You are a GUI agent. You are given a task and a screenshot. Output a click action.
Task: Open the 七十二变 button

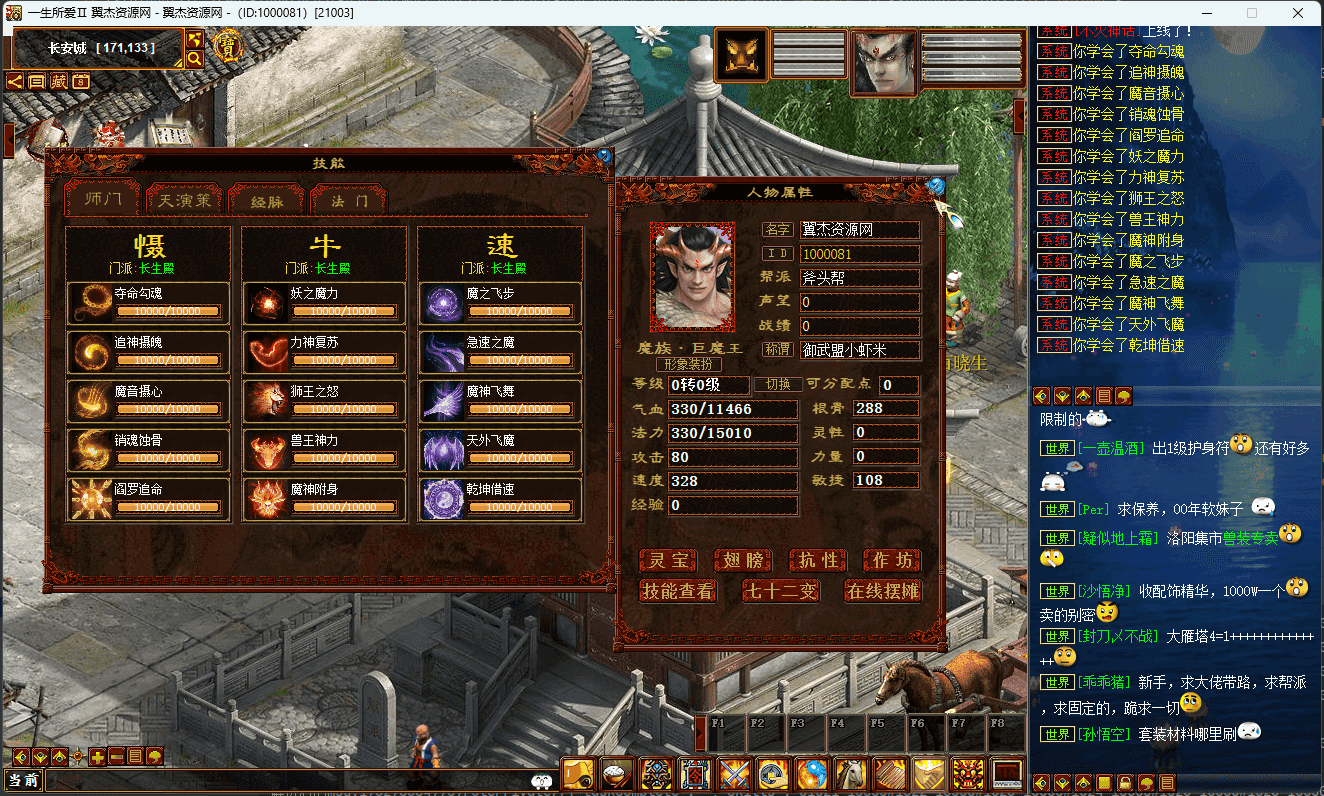click(x=780, y=591)
